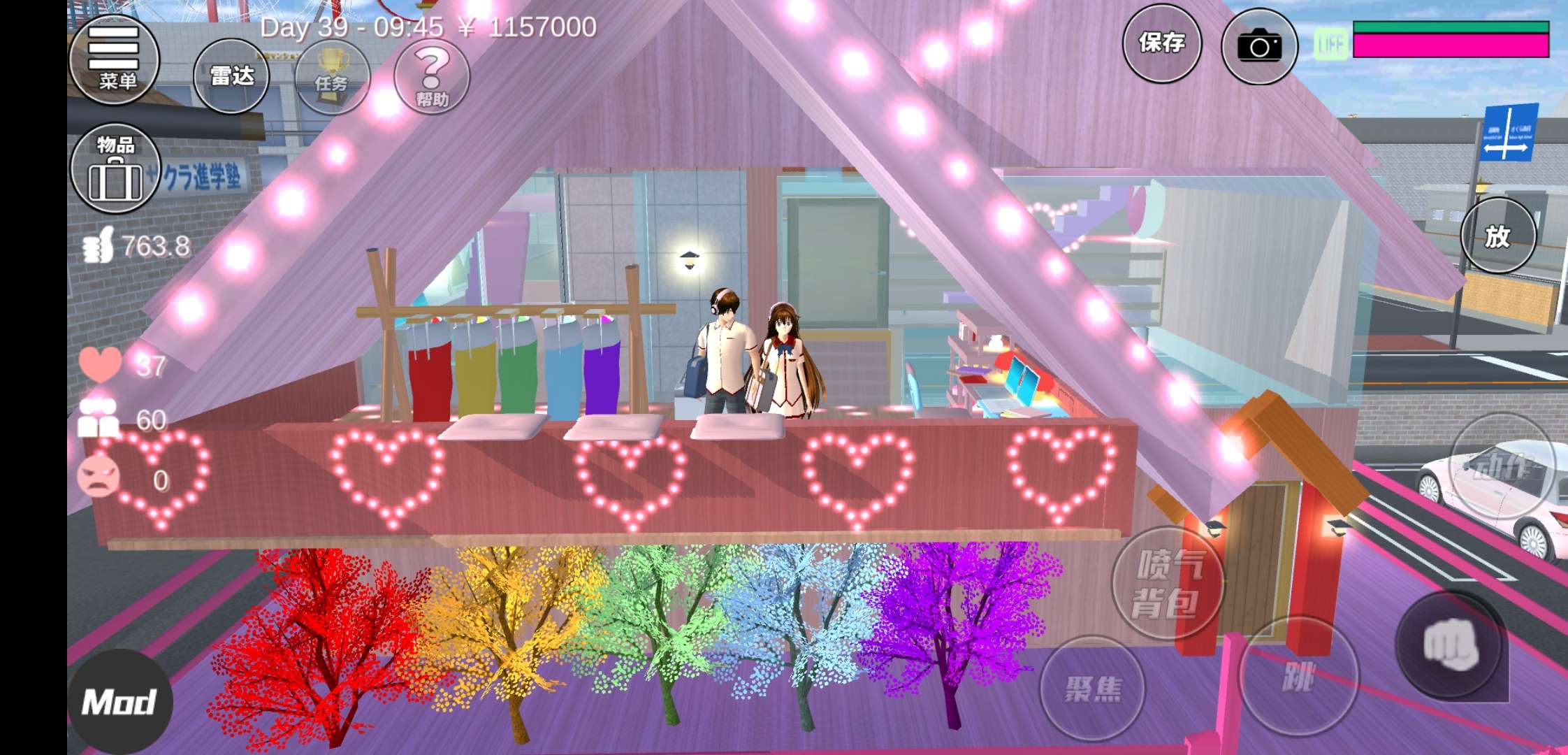Show the 帮助 help screen

point(432,77)
